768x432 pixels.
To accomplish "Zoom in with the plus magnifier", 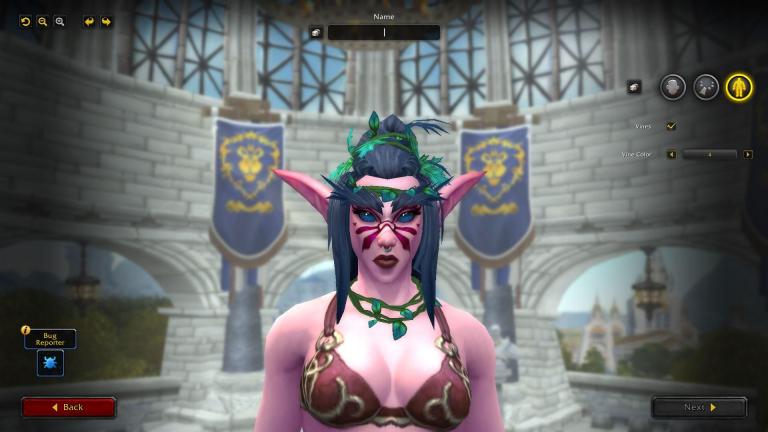I will pyautogui.click(x=60, y=21).
